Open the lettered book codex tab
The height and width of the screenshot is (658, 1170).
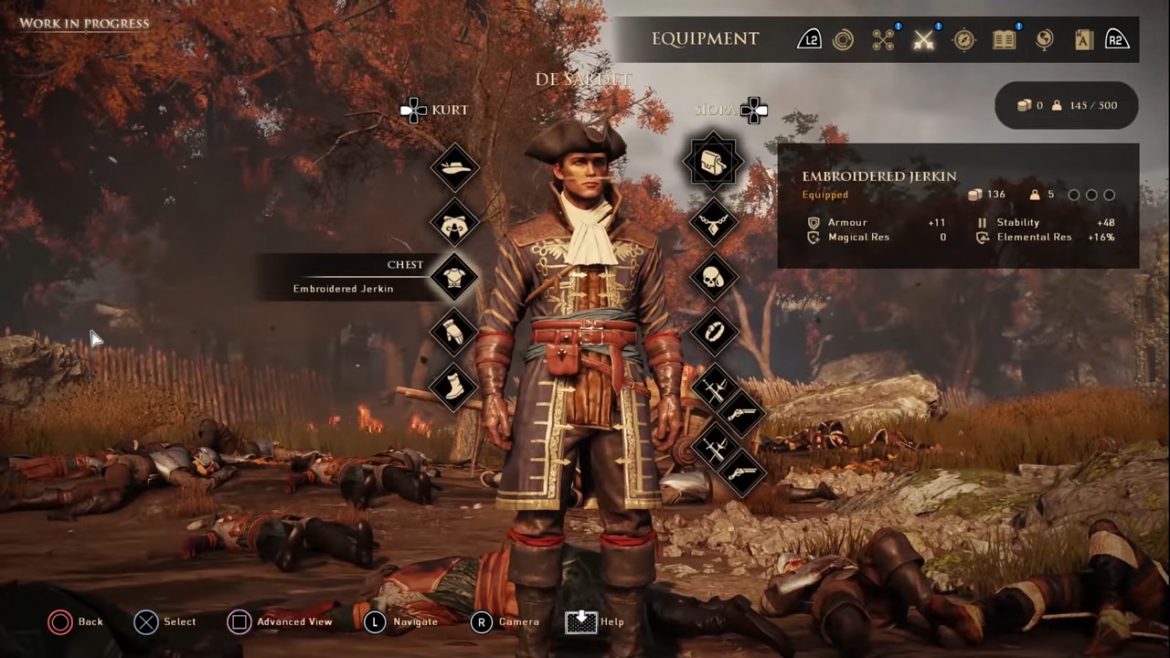point(1083,40)
